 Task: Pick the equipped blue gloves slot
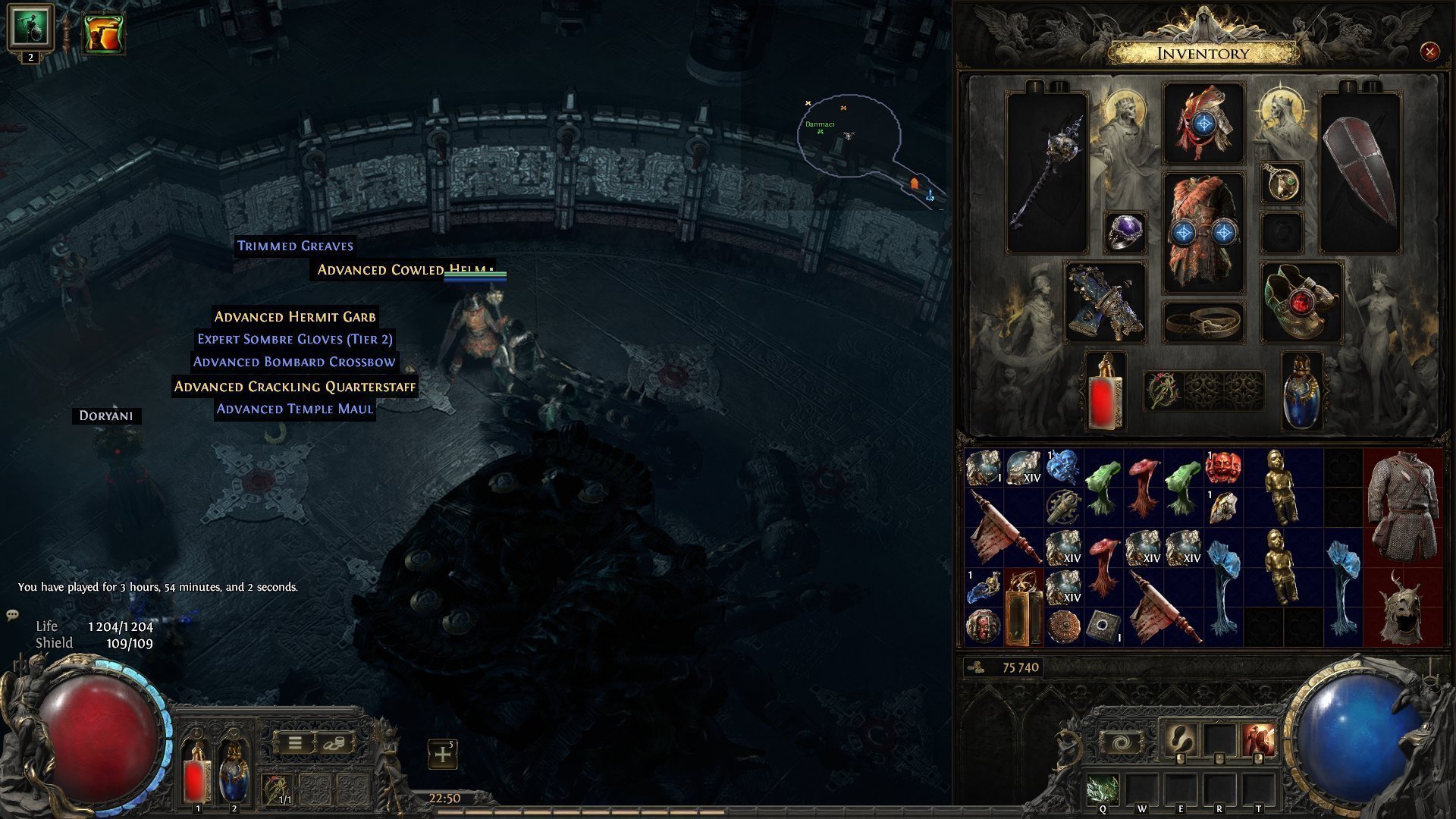point(1105,303)
